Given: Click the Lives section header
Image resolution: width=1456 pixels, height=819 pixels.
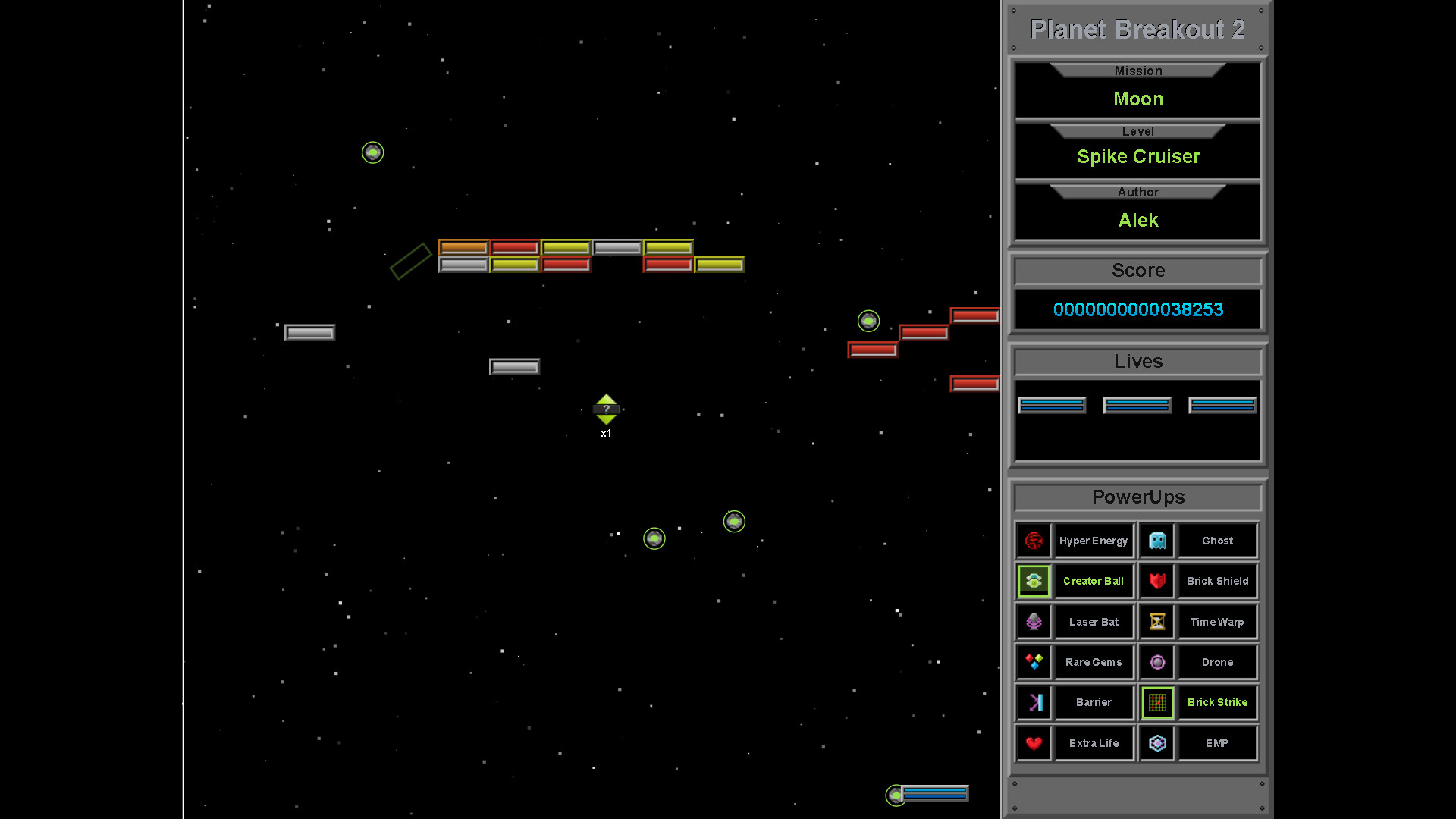Looking at the screenshot, I should pyautogui.click(x=1137, y=362).
